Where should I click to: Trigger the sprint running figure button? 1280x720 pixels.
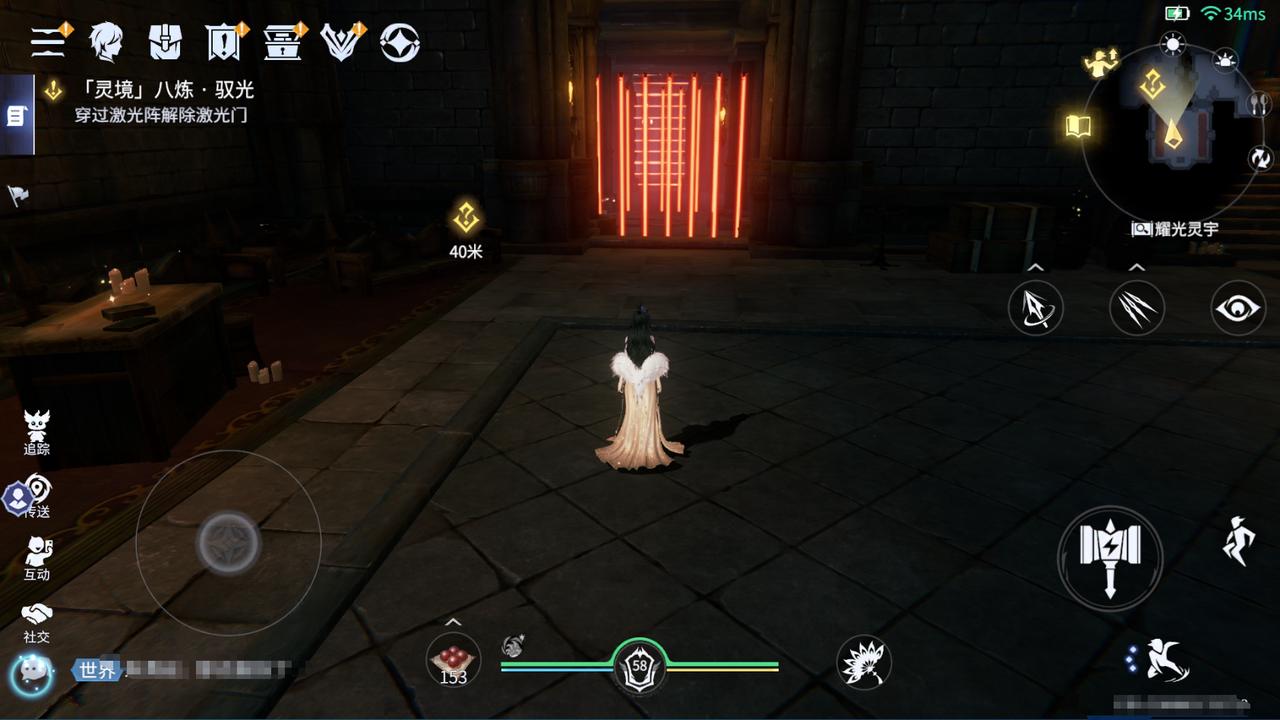(x=1238, y=541)
